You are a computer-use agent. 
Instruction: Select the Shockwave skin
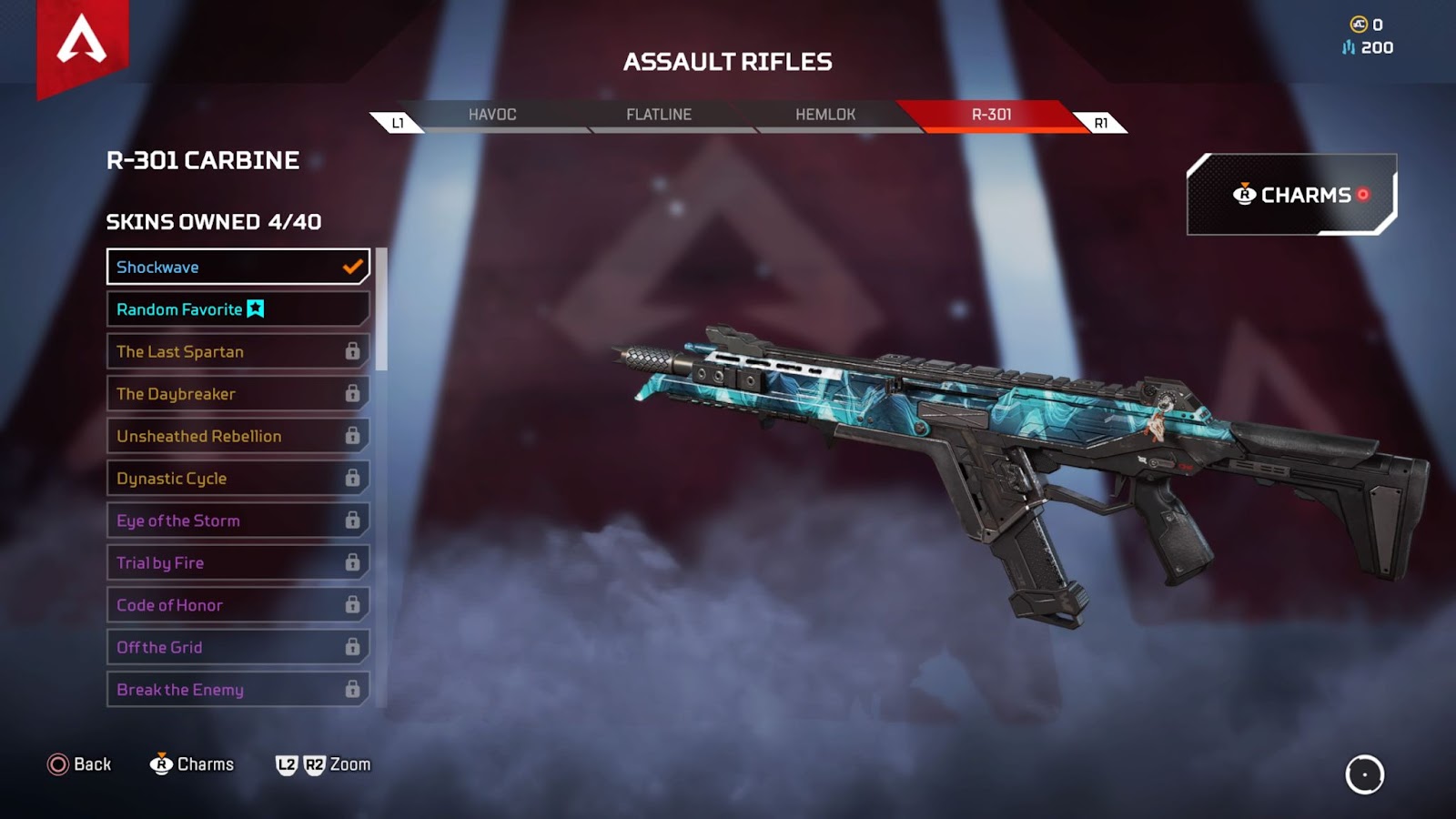[238, 267]
